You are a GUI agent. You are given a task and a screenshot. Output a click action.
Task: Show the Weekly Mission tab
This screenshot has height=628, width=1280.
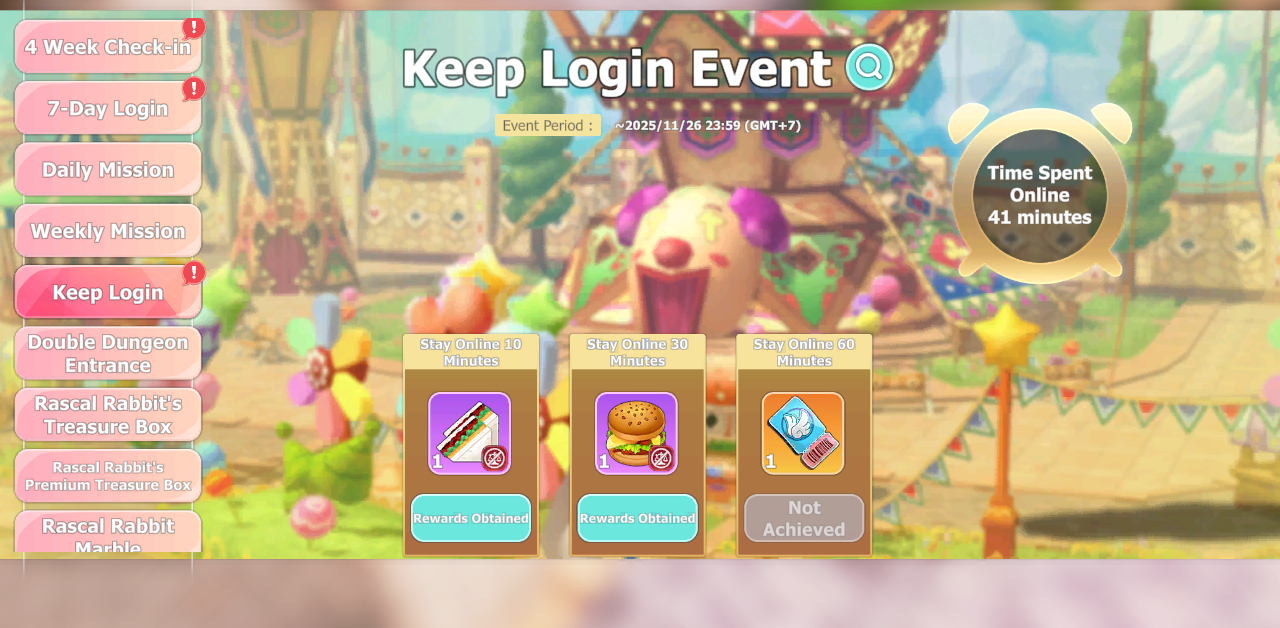pyautogui.click(x=107, y=231)
